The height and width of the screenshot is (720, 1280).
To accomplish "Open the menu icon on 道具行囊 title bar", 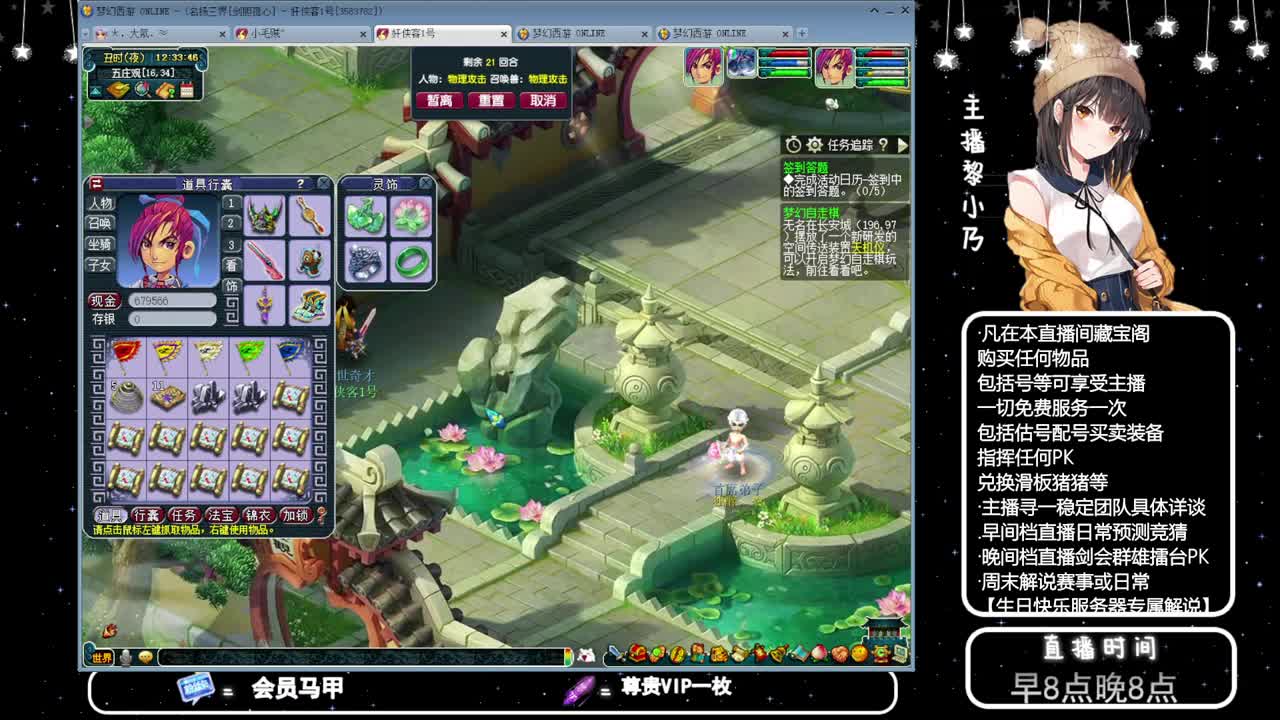I will point(97,182).
